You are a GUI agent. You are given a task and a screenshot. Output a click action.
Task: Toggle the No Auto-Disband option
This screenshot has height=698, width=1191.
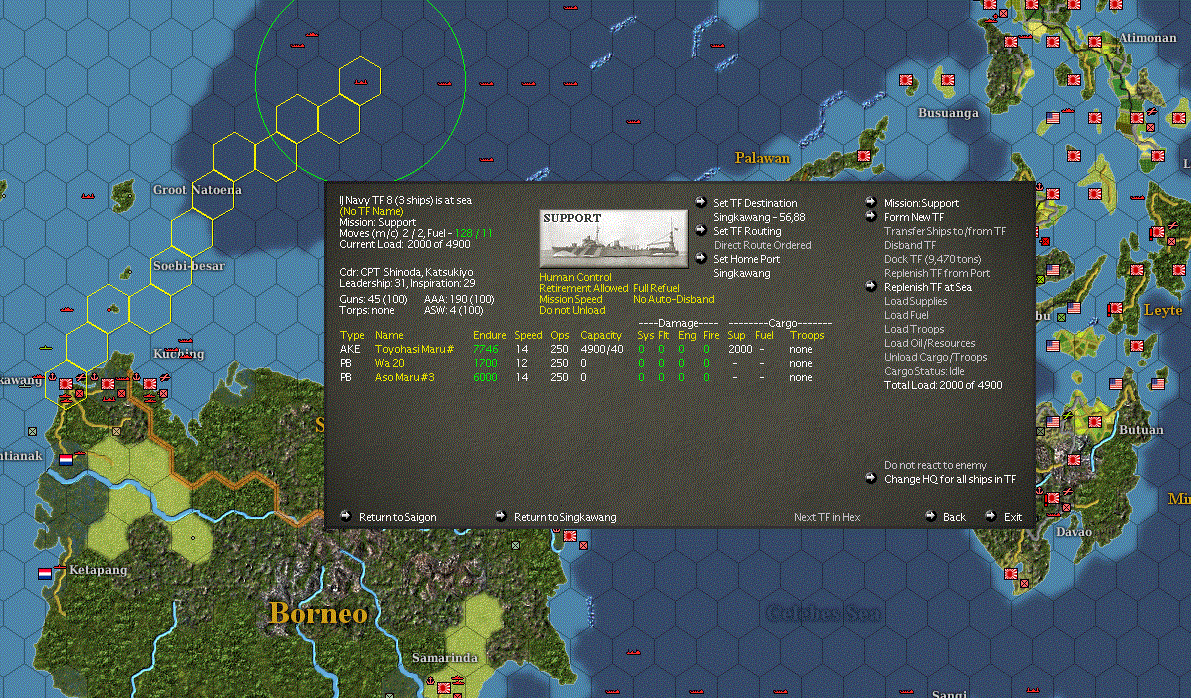673,299
